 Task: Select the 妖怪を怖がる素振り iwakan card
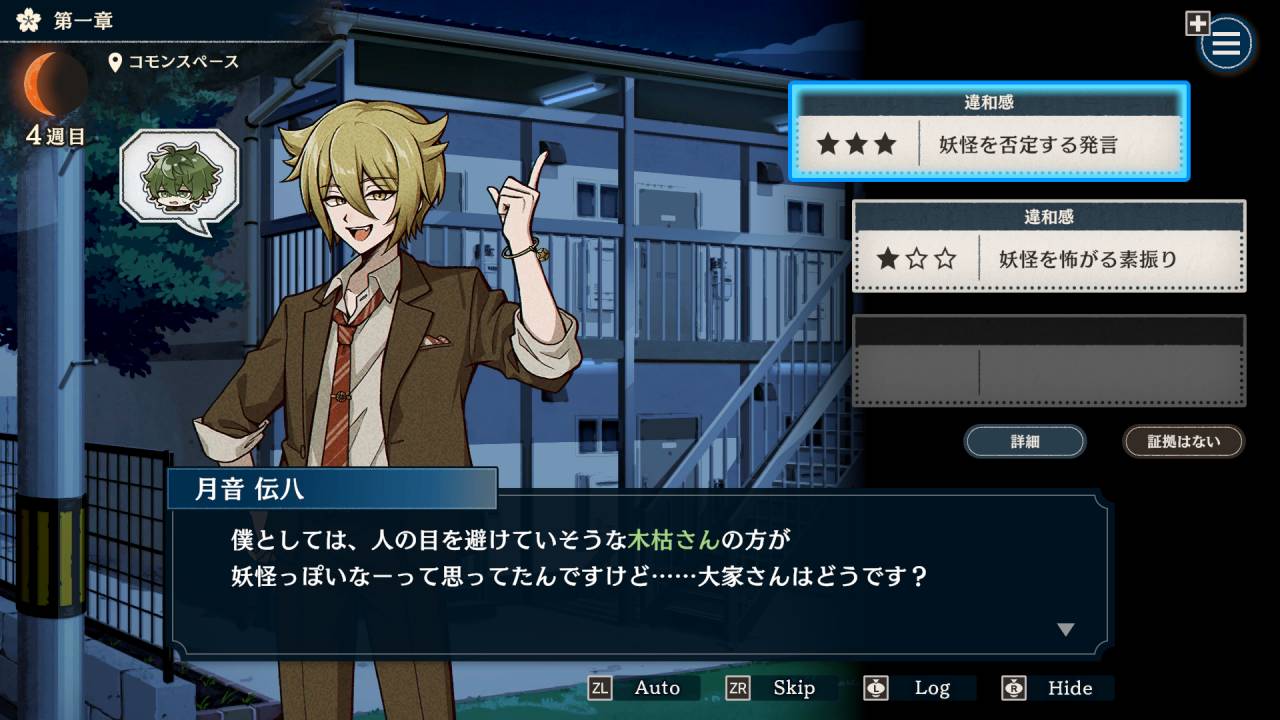tap(1048, 248)
